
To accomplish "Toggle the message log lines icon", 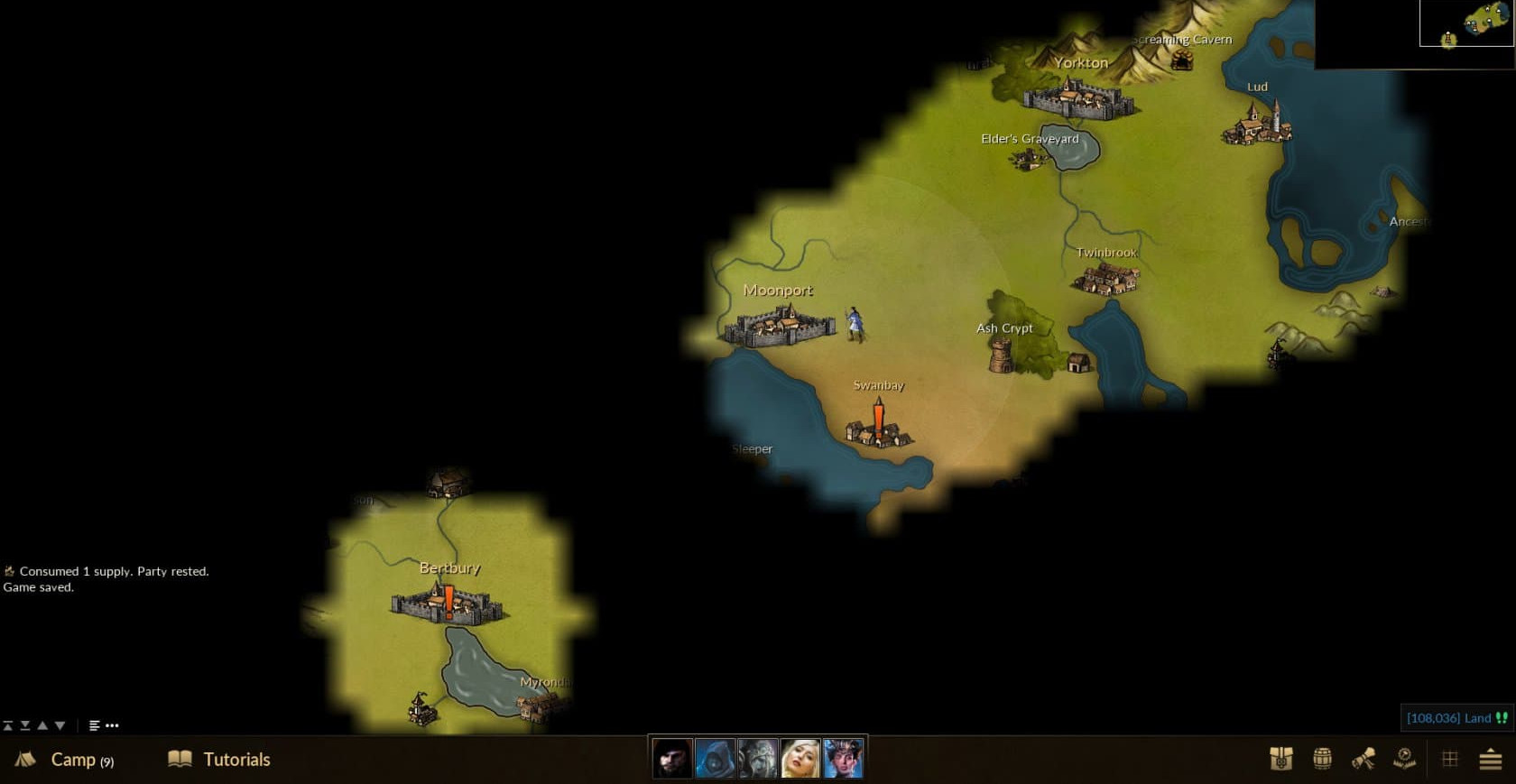I will click(94, 725).
